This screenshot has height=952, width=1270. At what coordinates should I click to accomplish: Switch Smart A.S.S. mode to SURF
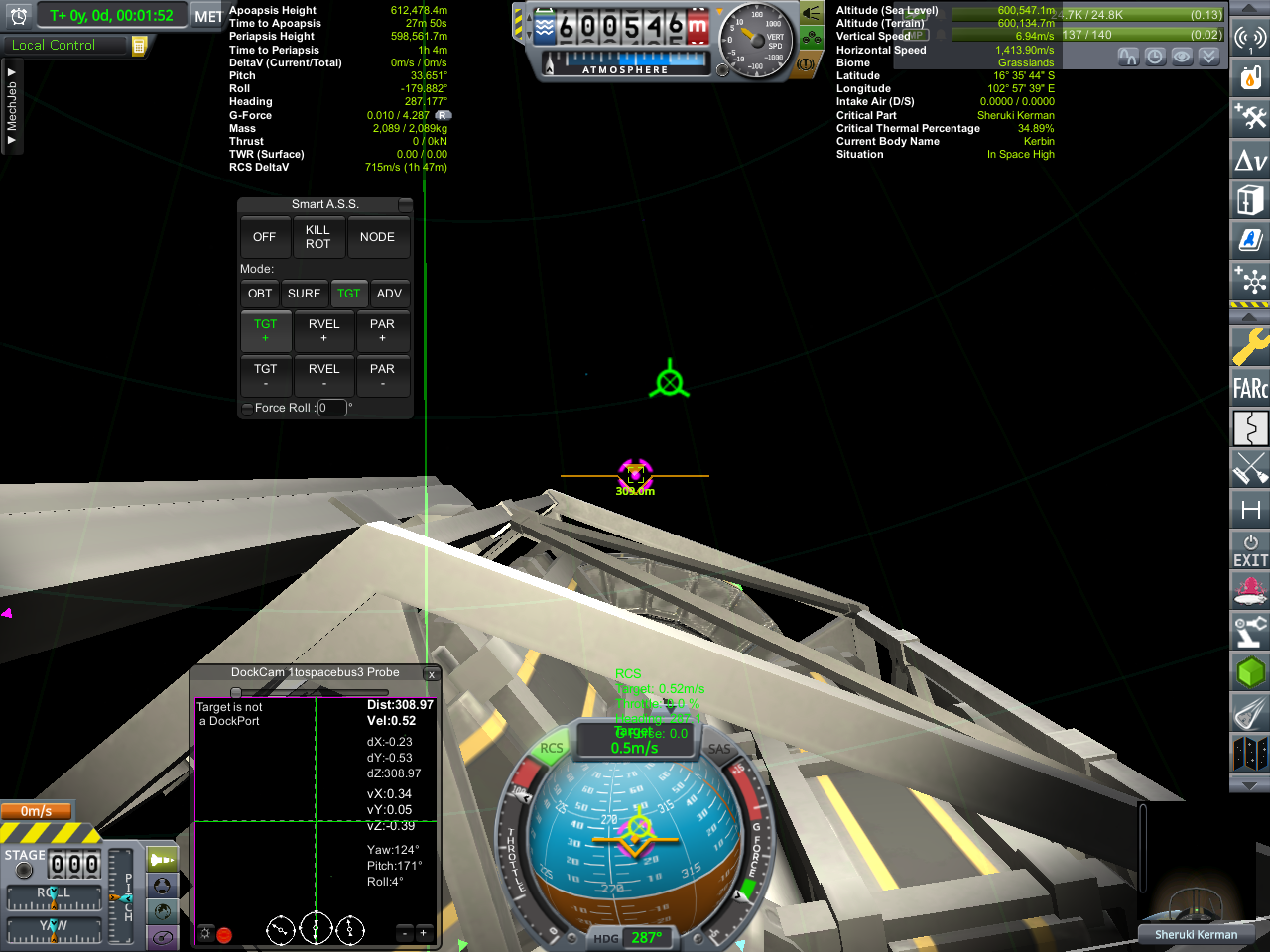304,294
